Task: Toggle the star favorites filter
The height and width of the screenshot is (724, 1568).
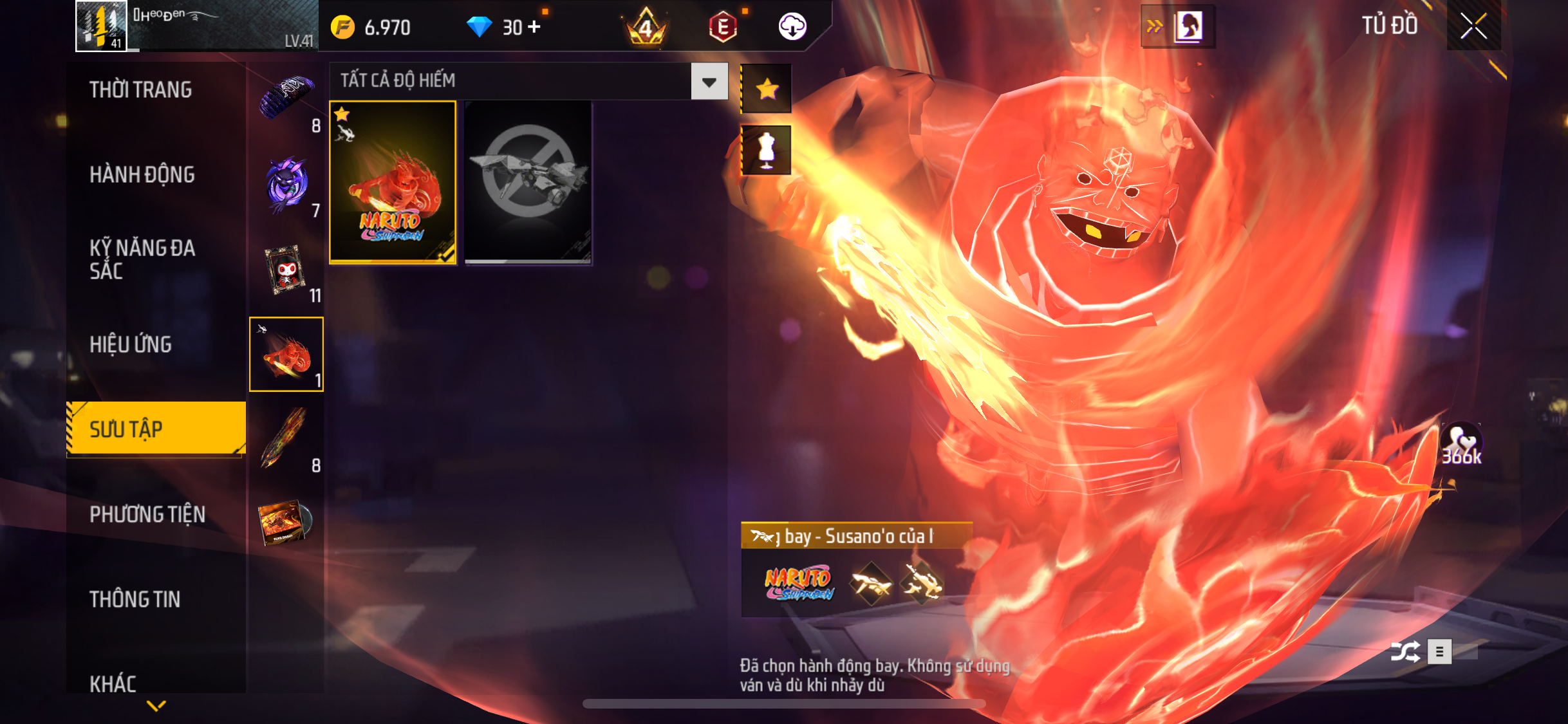Action: click(x=766, y=89)
